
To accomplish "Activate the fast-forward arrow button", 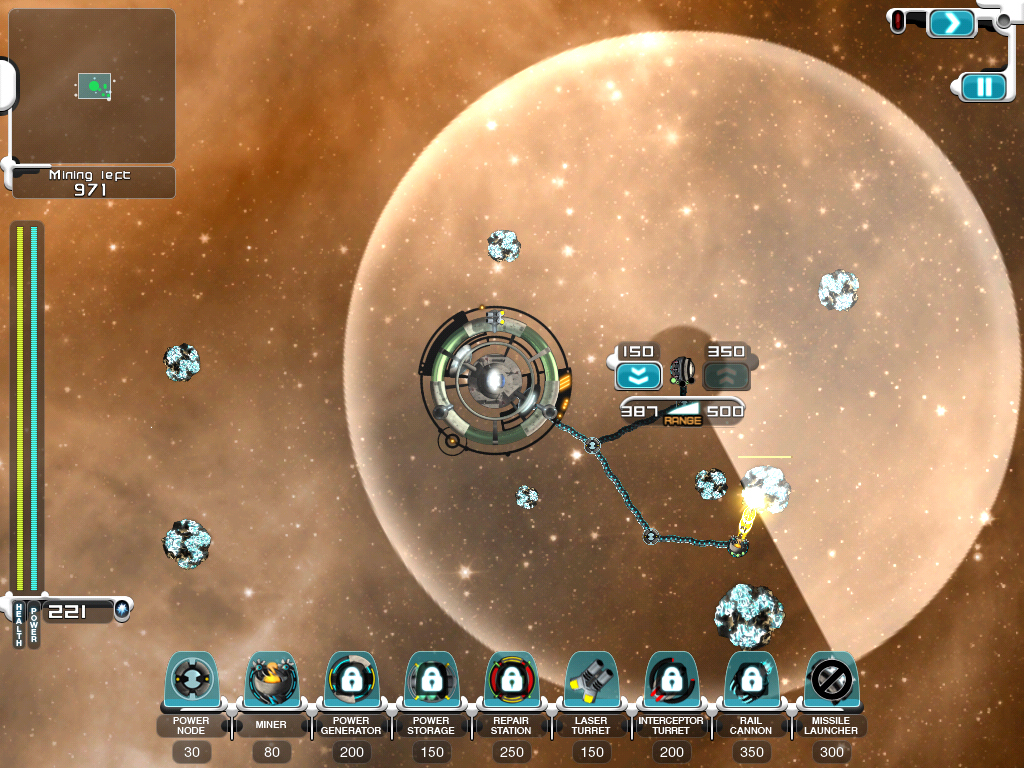I will (x=951, y=22).
